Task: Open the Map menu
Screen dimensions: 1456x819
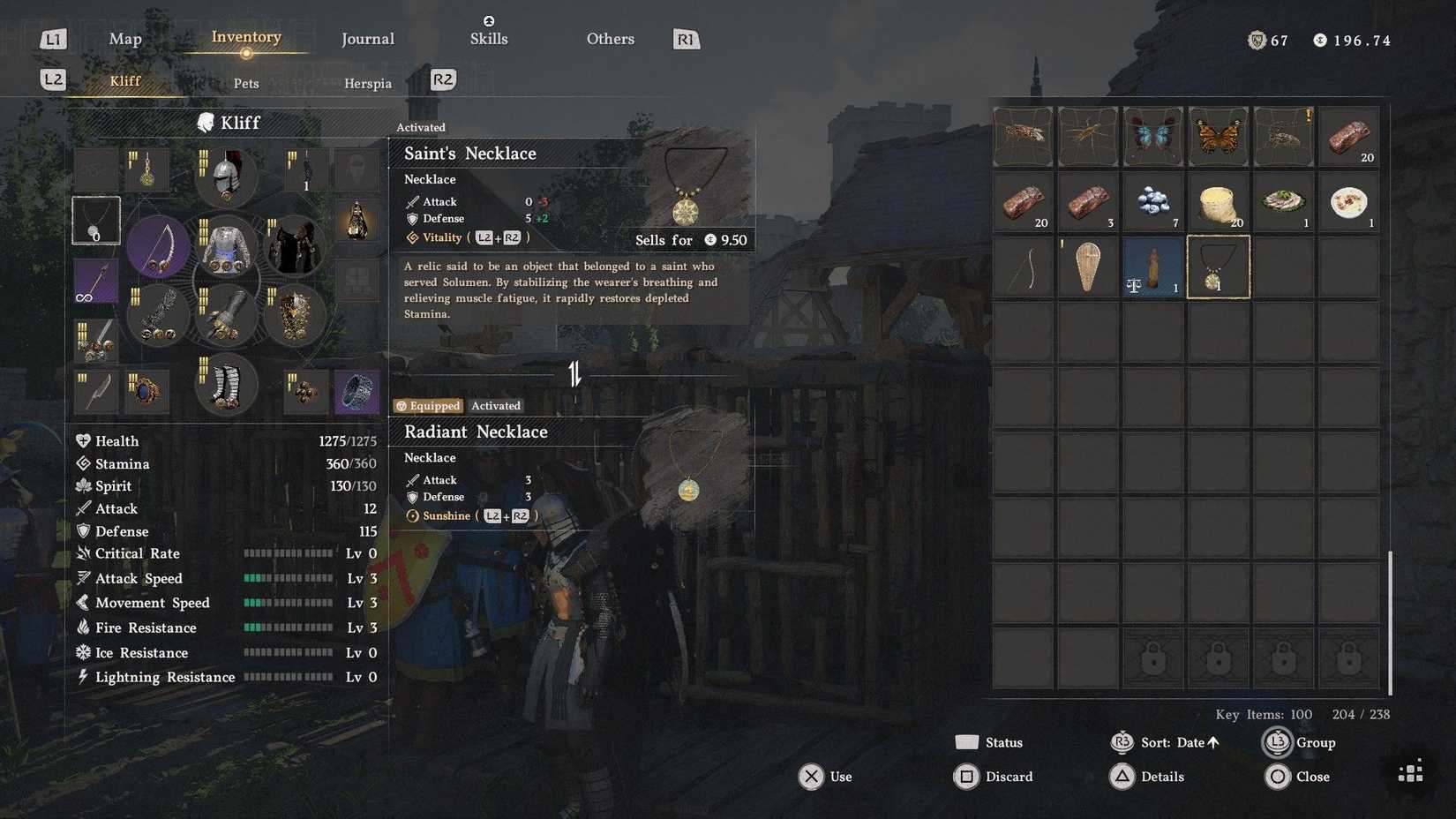Action: 124,39
